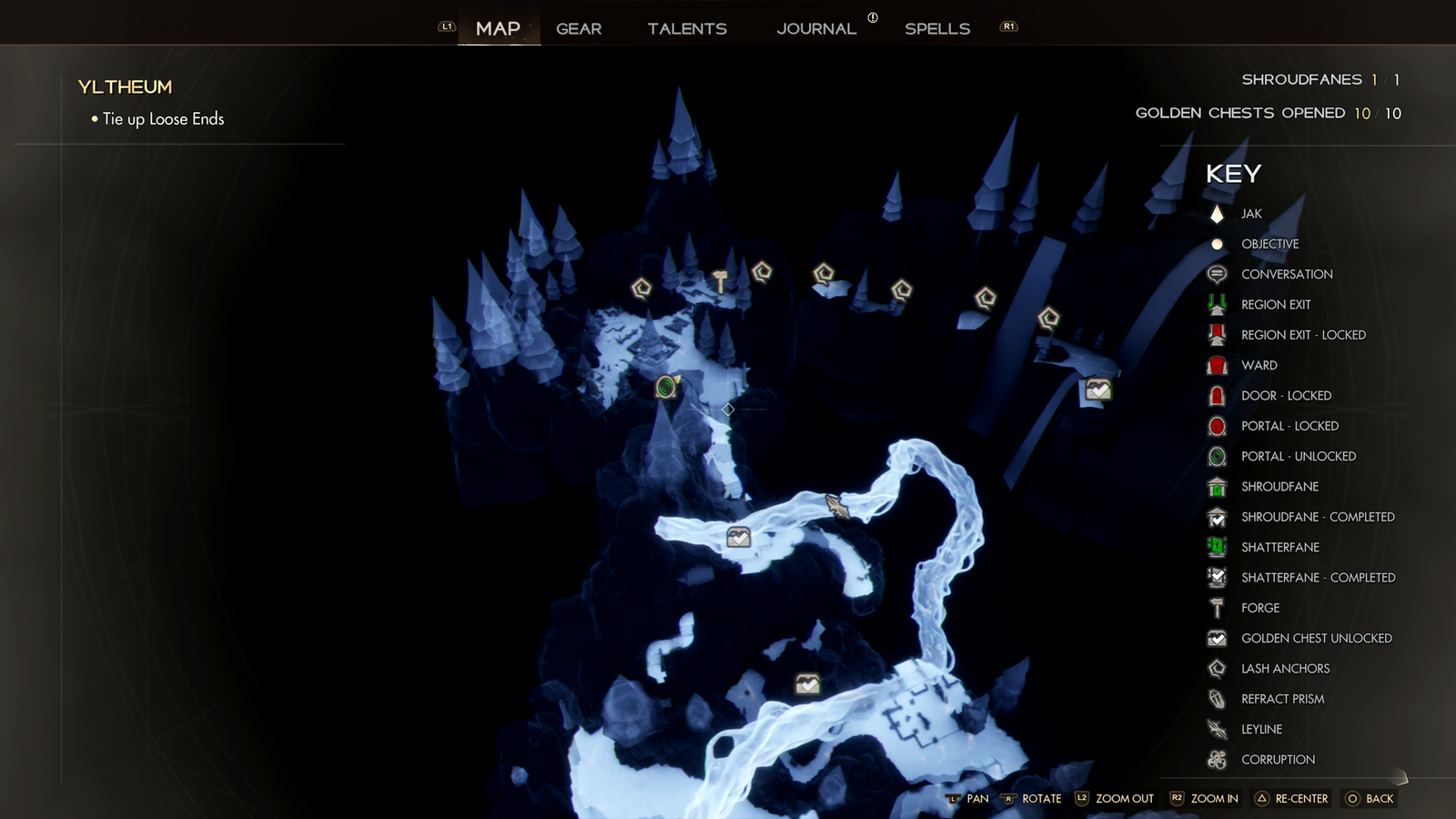Viewport: 1456px width, 819px height.
Task: Open the completed shroudfane marker near eastern cliffs
Action: pyautogui.click(x=1097, y=389)
